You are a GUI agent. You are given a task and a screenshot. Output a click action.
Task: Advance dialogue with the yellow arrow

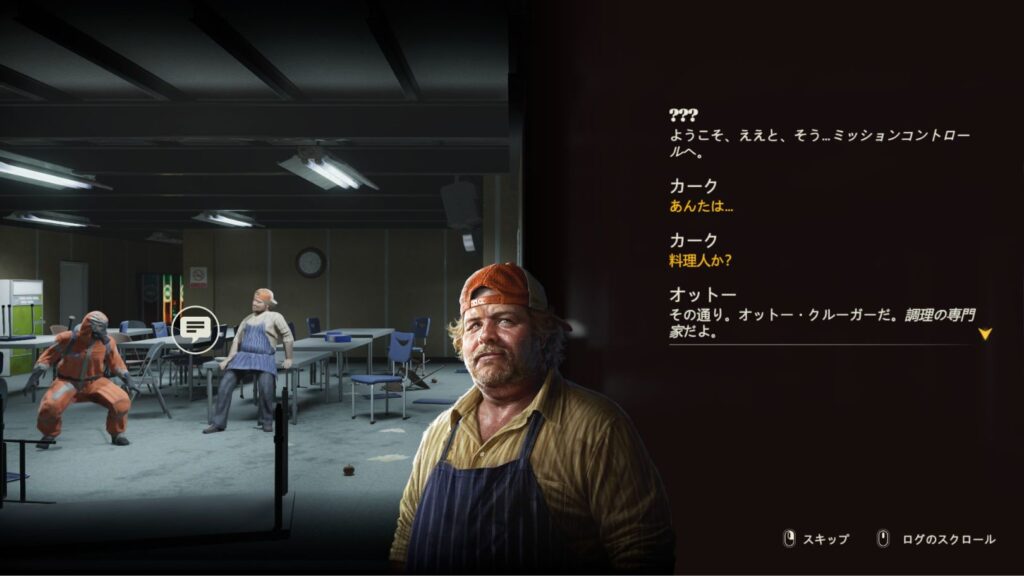tap(985, 334)
